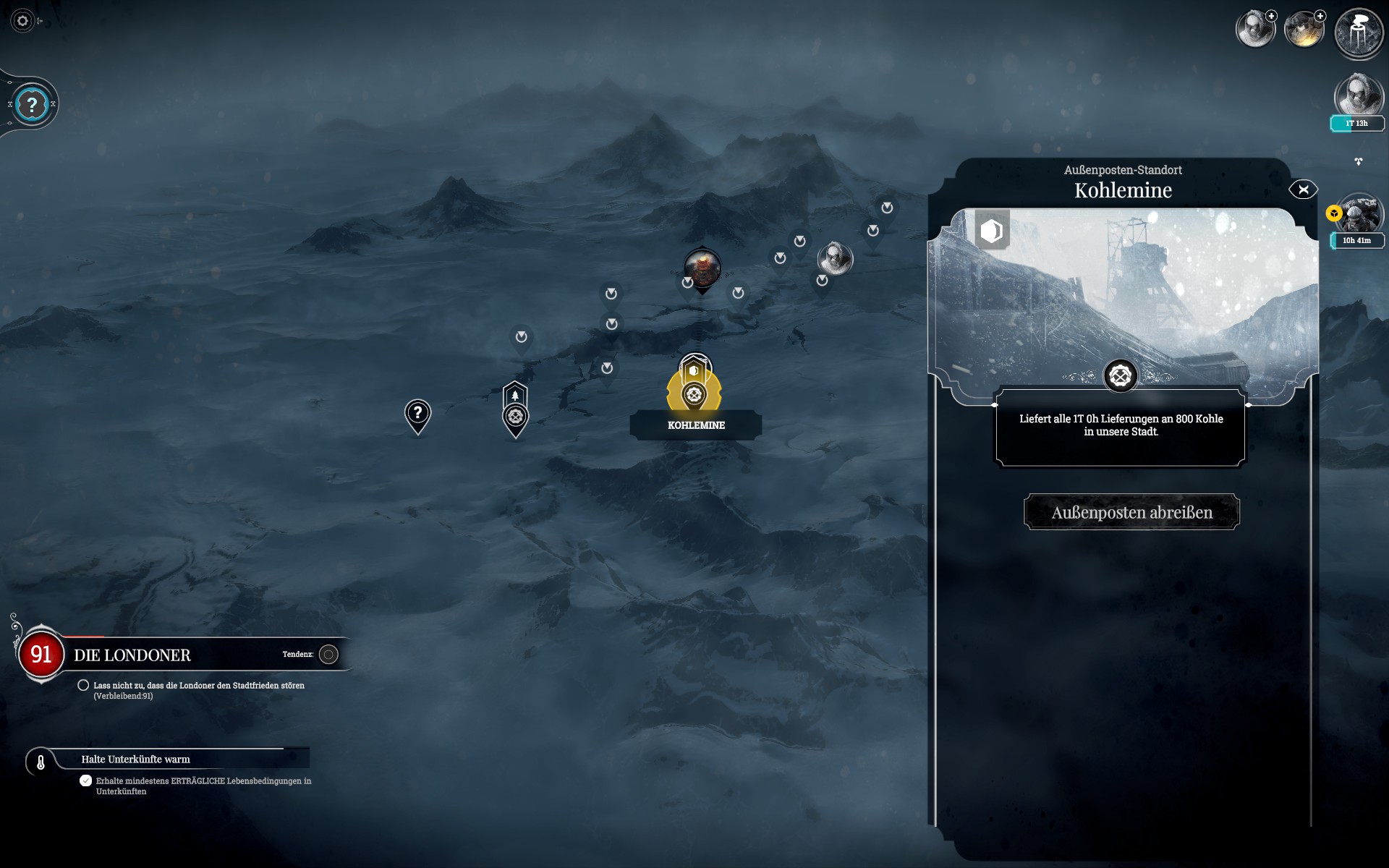Screen dimensions: 1389x868
Task: Select the city generator marker on map
Action: coord(702,268)
